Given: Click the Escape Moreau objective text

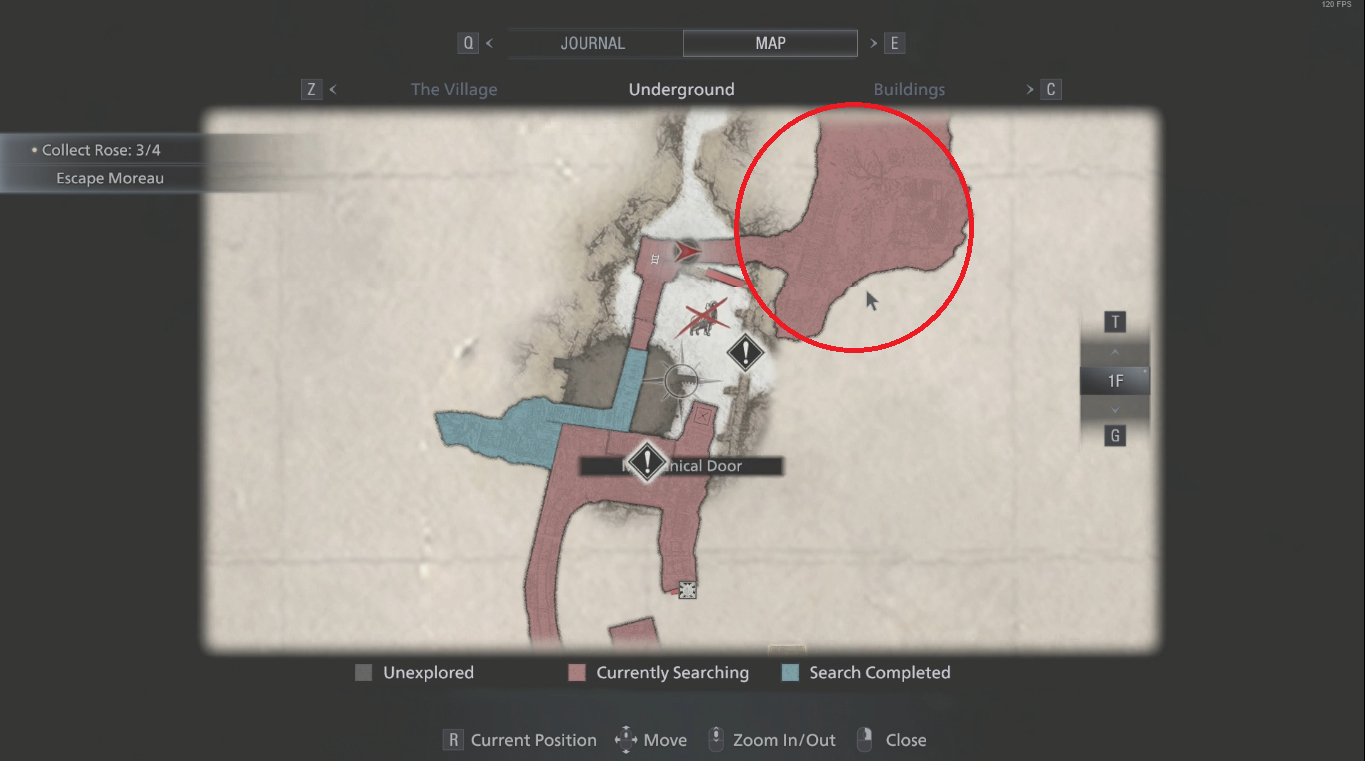Looking at the screenshot, I should tap(110, 178).
